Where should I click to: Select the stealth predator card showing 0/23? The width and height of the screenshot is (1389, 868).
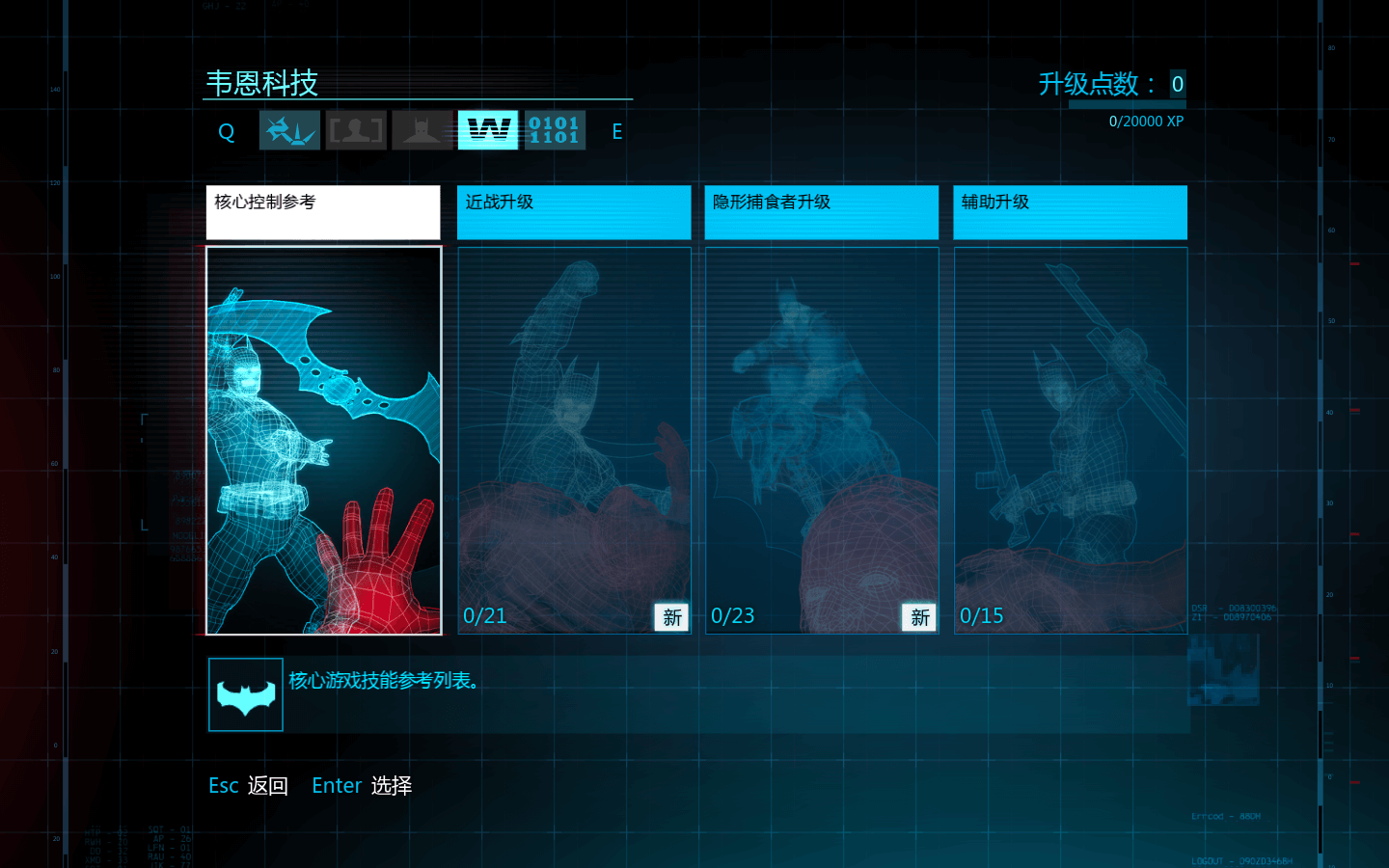point(822,441)
